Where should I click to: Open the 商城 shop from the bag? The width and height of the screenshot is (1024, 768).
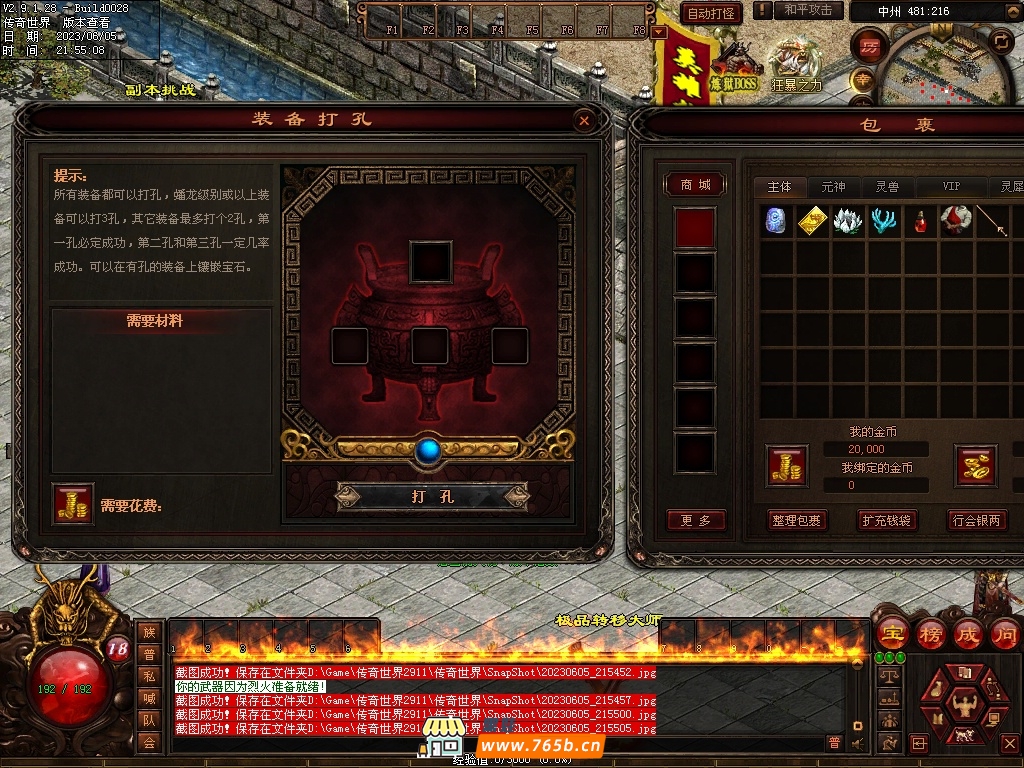(x=695, y=185)
